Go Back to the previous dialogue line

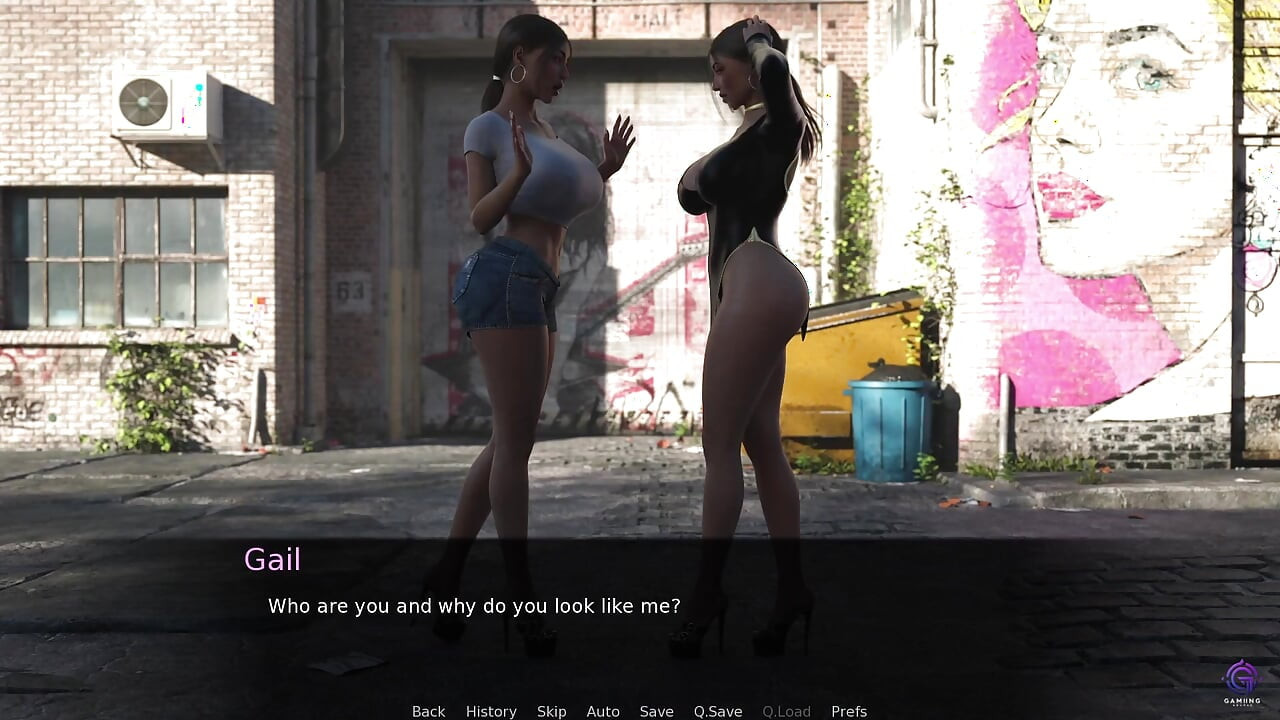(428, 711)
